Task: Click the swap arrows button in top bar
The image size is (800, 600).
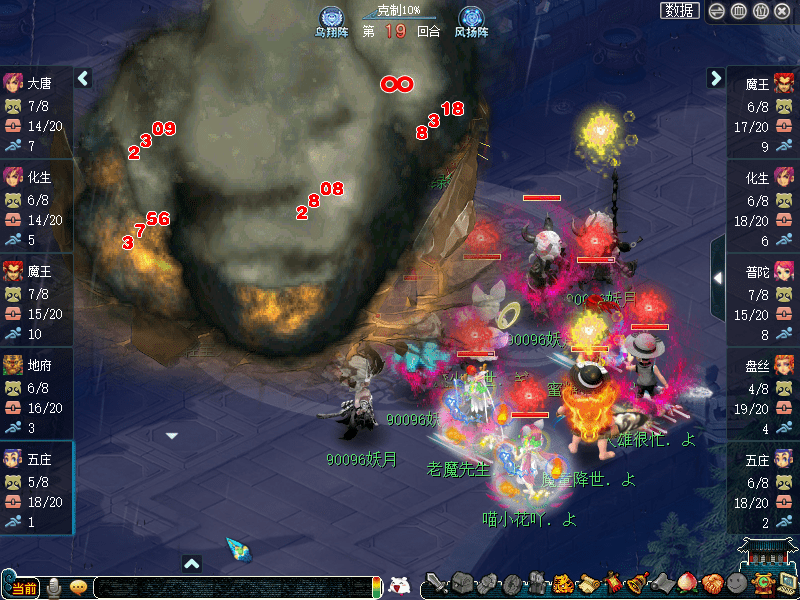Action: click(x=717, y=11)
